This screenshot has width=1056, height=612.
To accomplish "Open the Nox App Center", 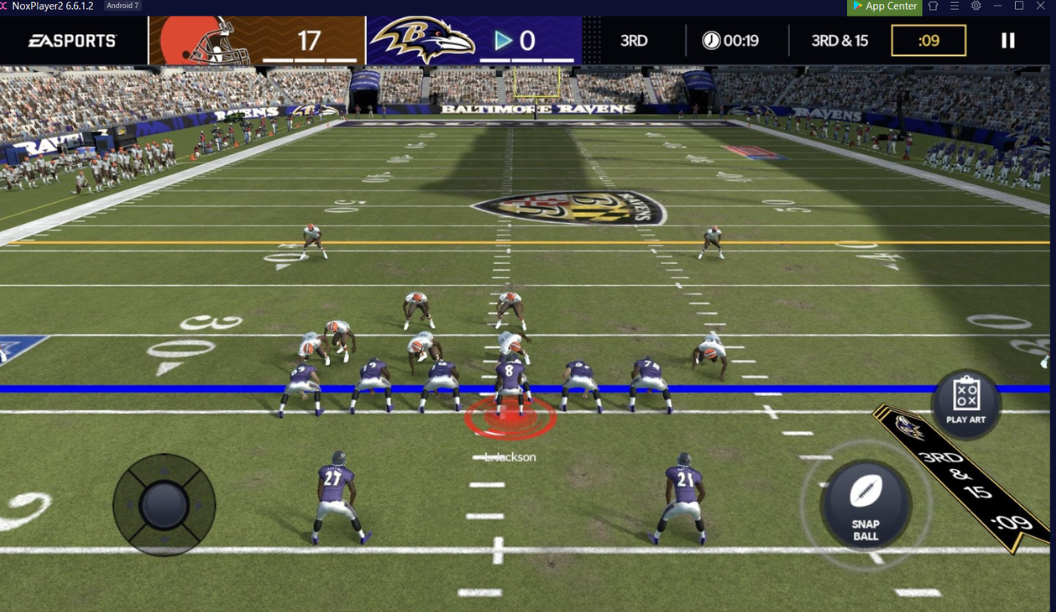I will point(884,6).
